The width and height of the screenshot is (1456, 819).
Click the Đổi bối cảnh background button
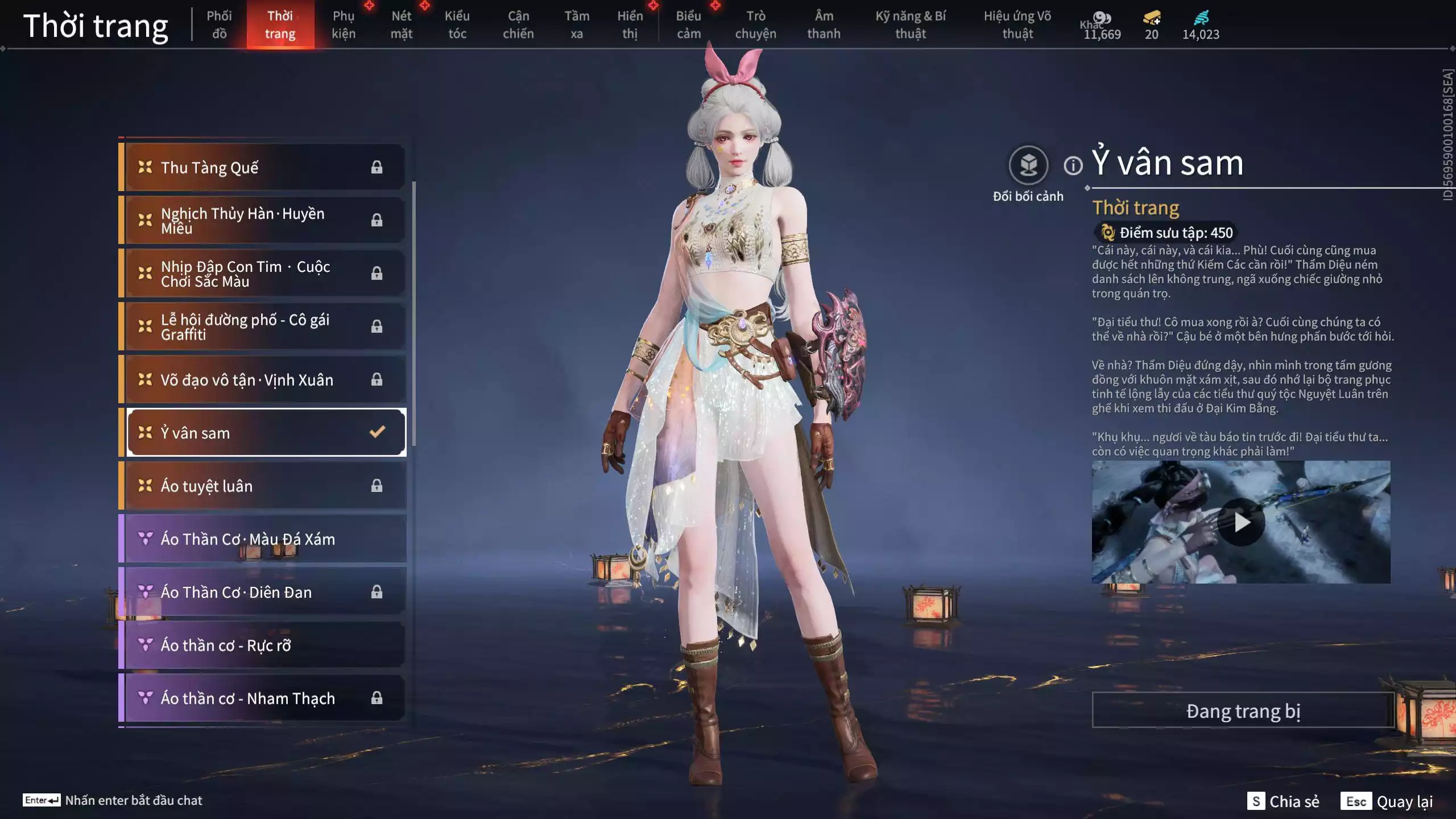point(1028,166)
